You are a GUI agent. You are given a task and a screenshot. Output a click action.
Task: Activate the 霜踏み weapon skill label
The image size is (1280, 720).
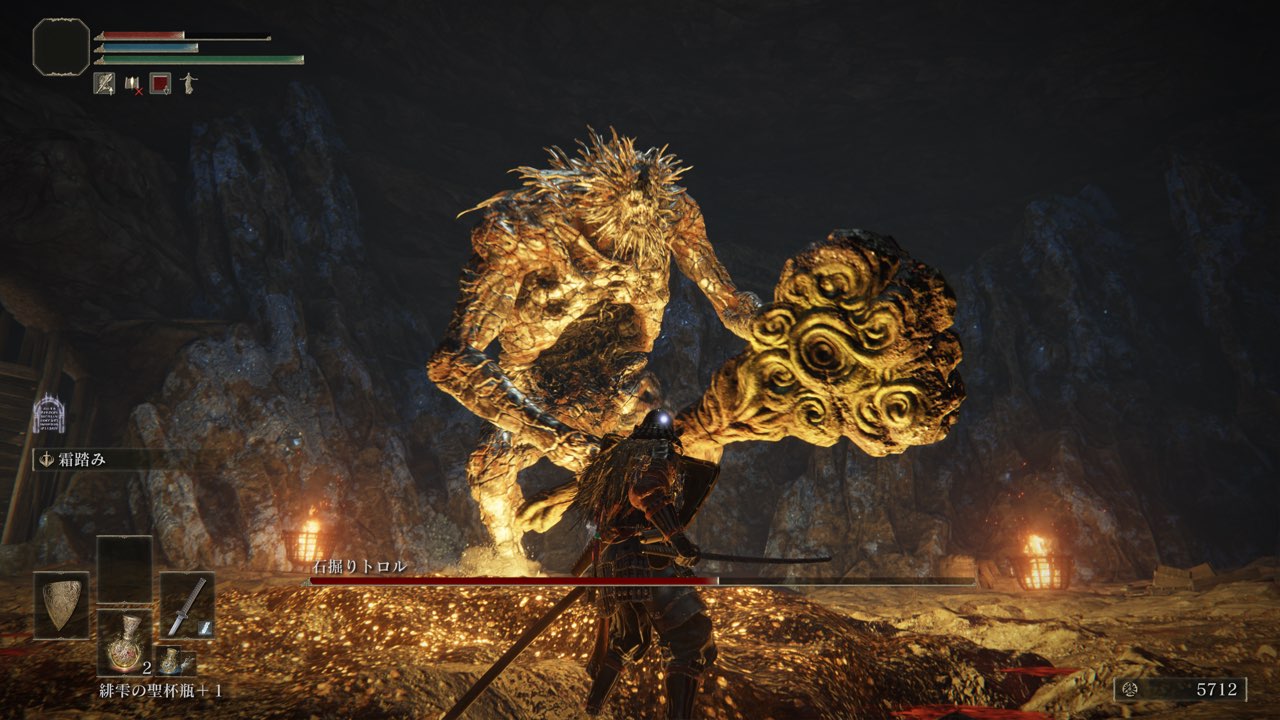click(x=84, y=460)
